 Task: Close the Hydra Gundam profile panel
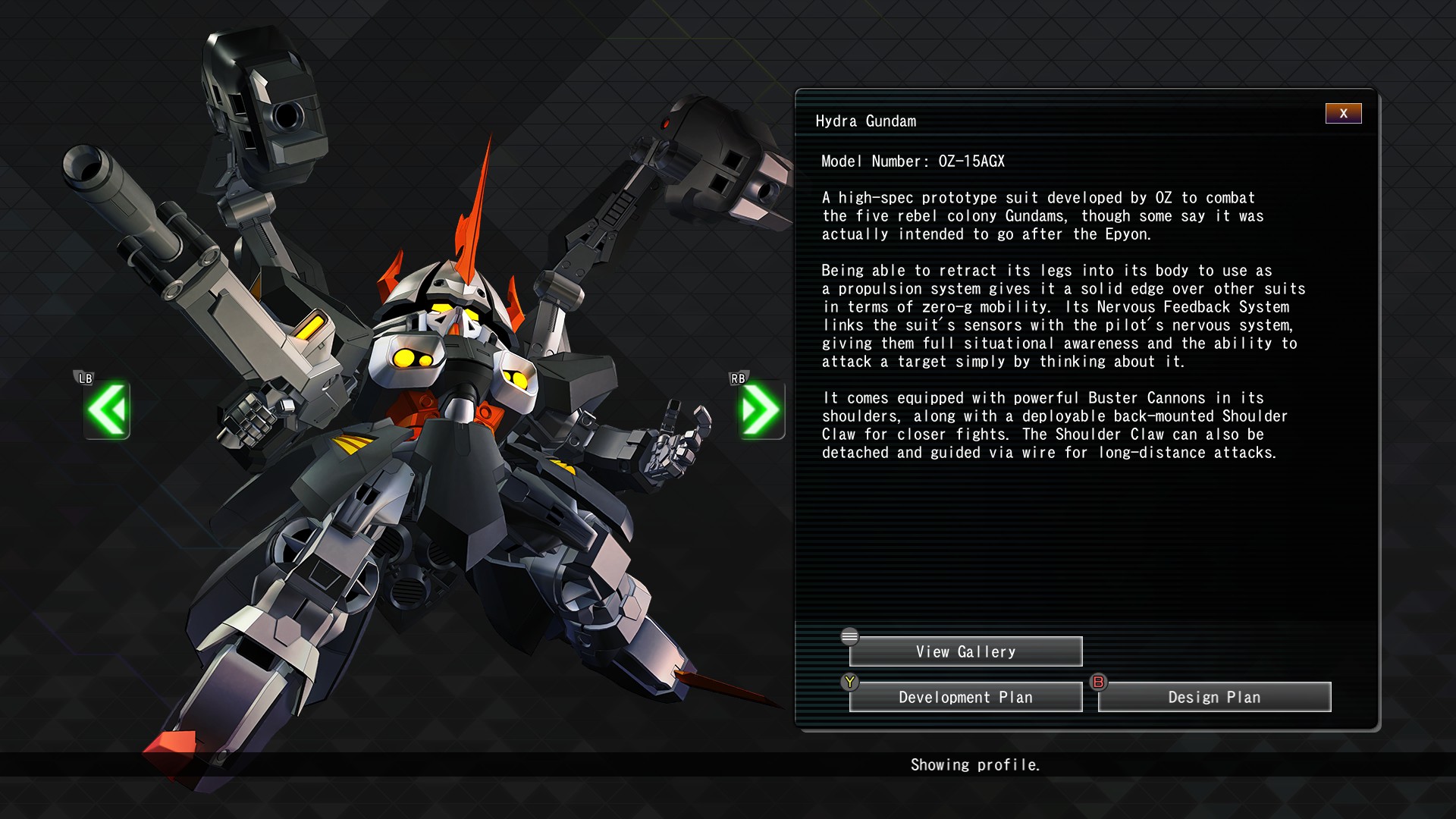click(x=1343, y=114)
